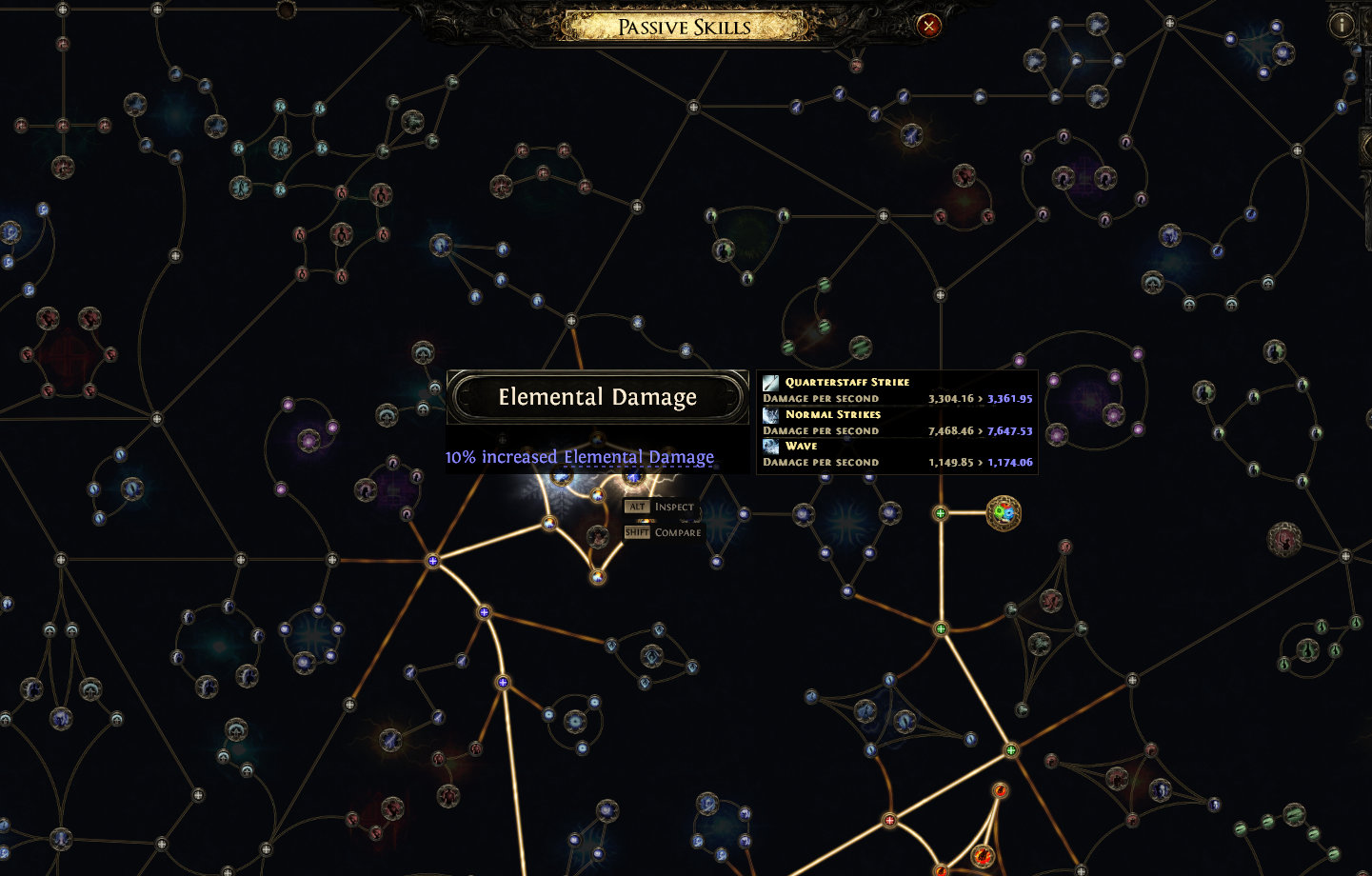Viewport: 1372px width, 876px height.
Task: Click the lower green jewel socket node
Action: [941, 628]
